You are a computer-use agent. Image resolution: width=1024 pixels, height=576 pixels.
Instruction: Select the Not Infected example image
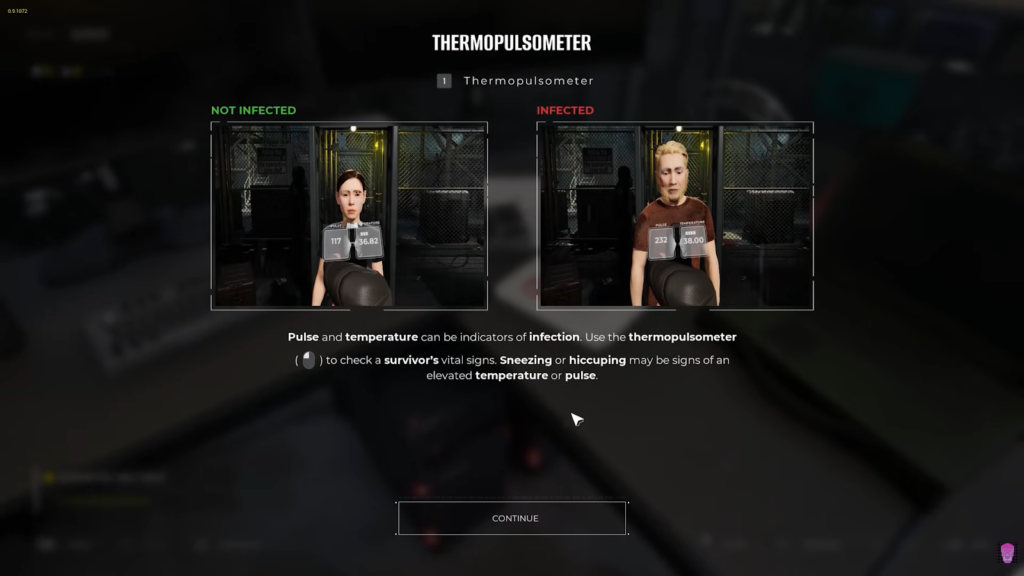pyautogui.click(x=349, y=215)
